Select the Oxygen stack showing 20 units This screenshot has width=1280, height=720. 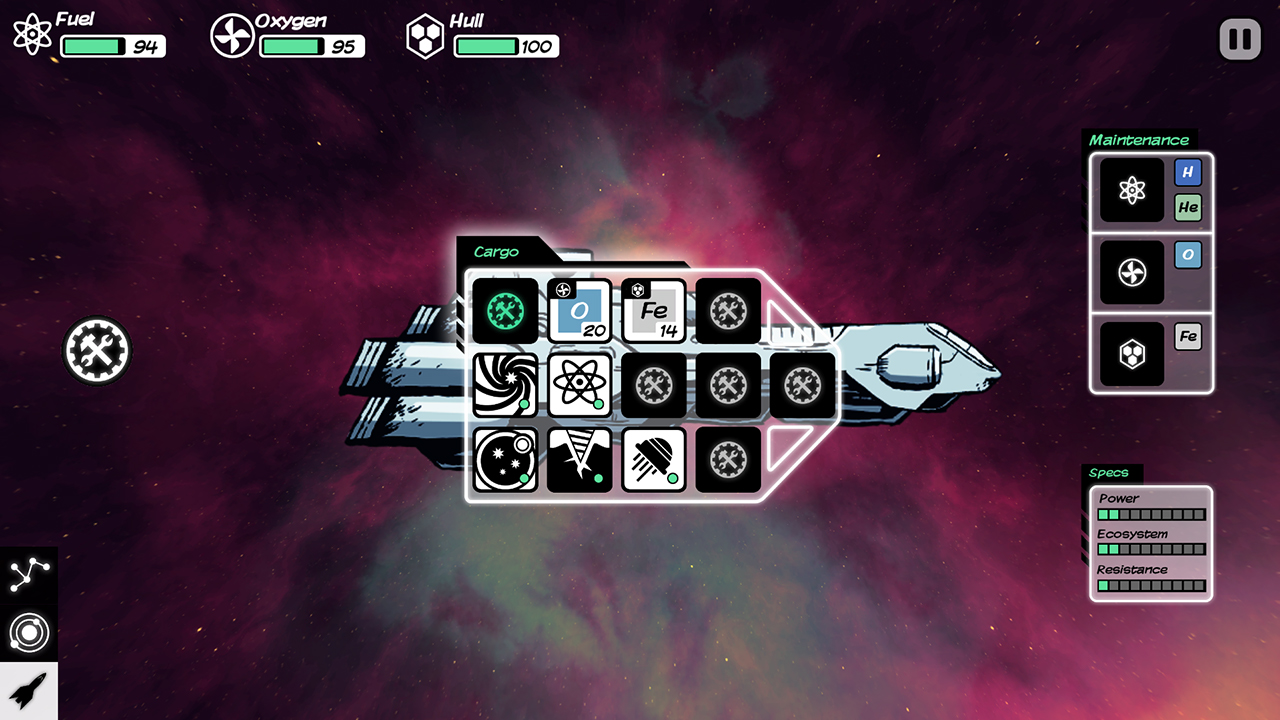click(578, 311)
